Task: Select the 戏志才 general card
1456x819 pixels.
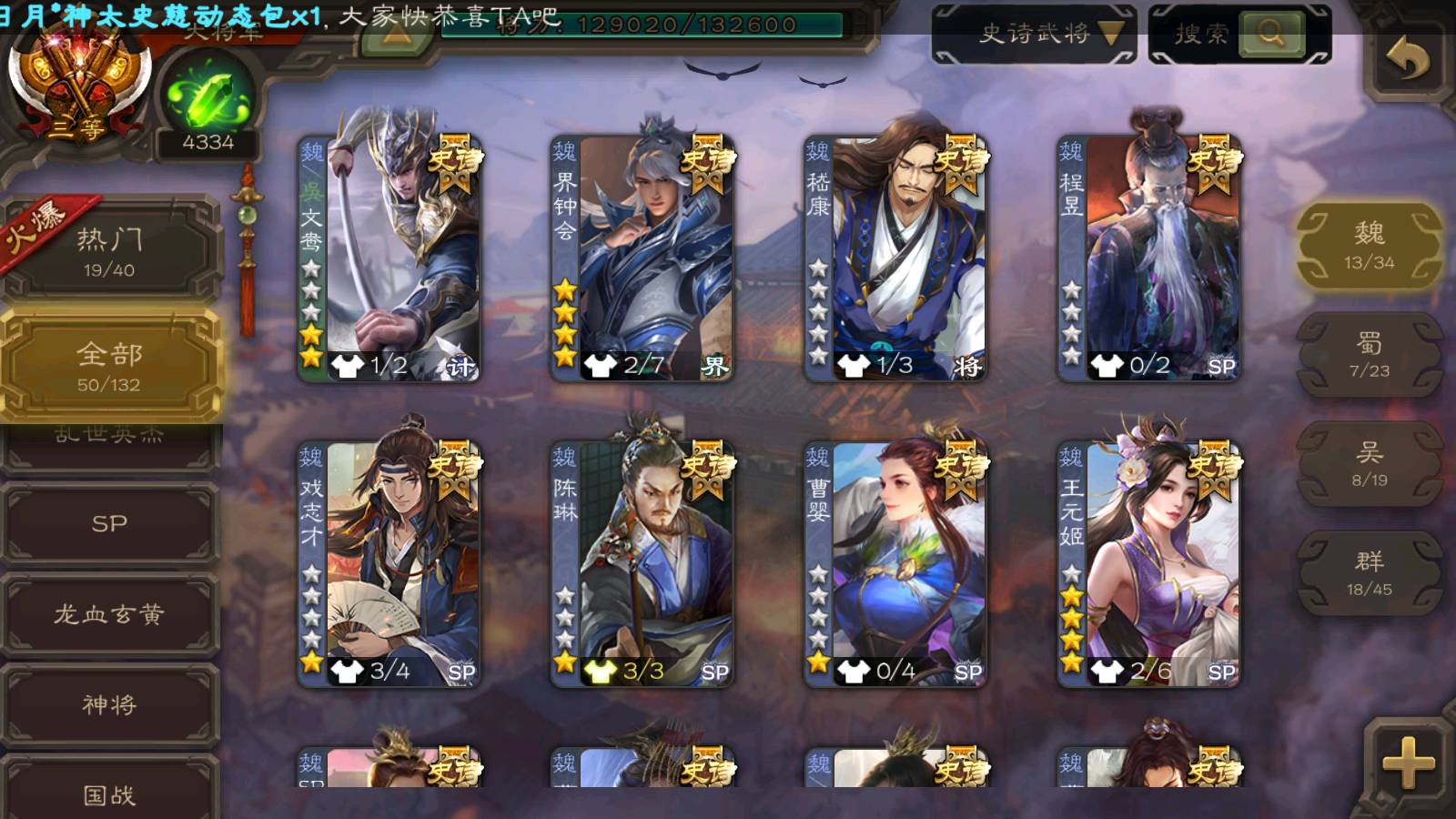Action: (x=391, y=562)
